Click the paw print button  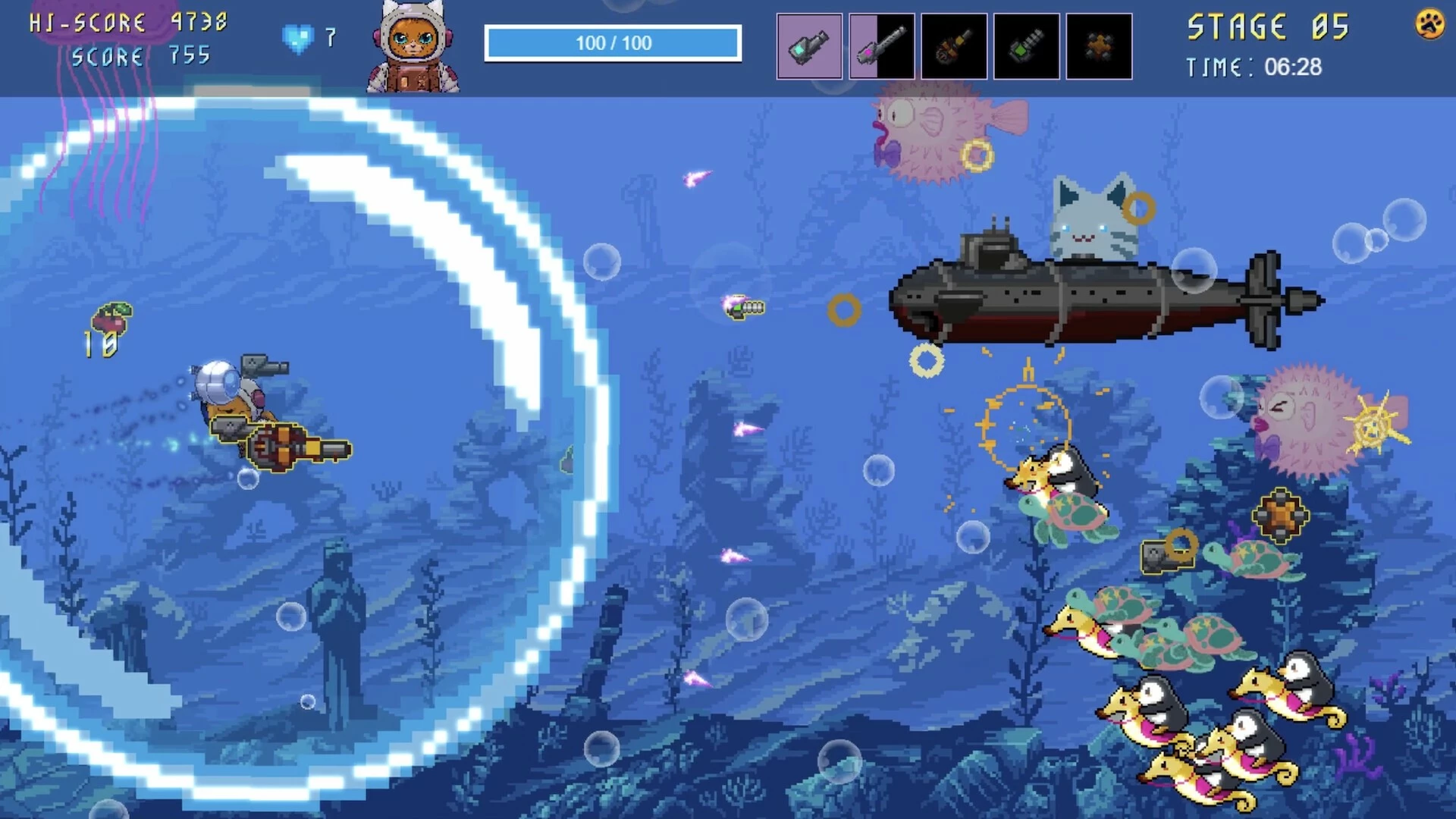[1429, 24]
